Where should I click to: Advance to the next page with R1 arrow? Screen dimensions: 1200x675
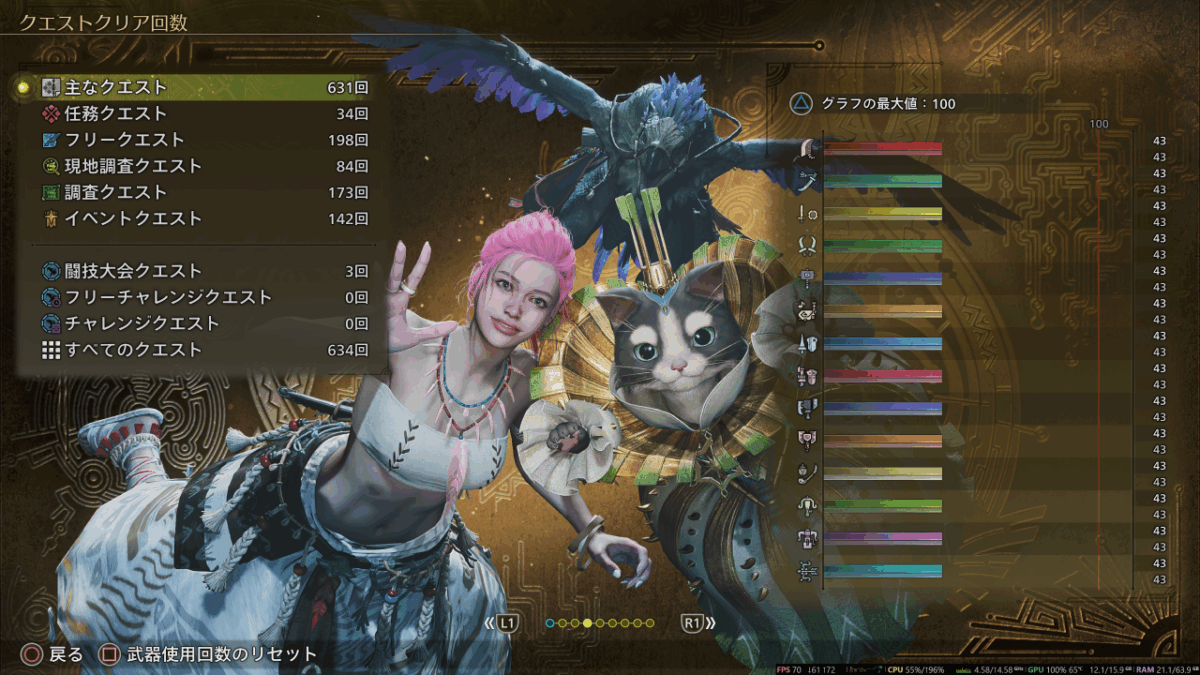coord(699,623)
